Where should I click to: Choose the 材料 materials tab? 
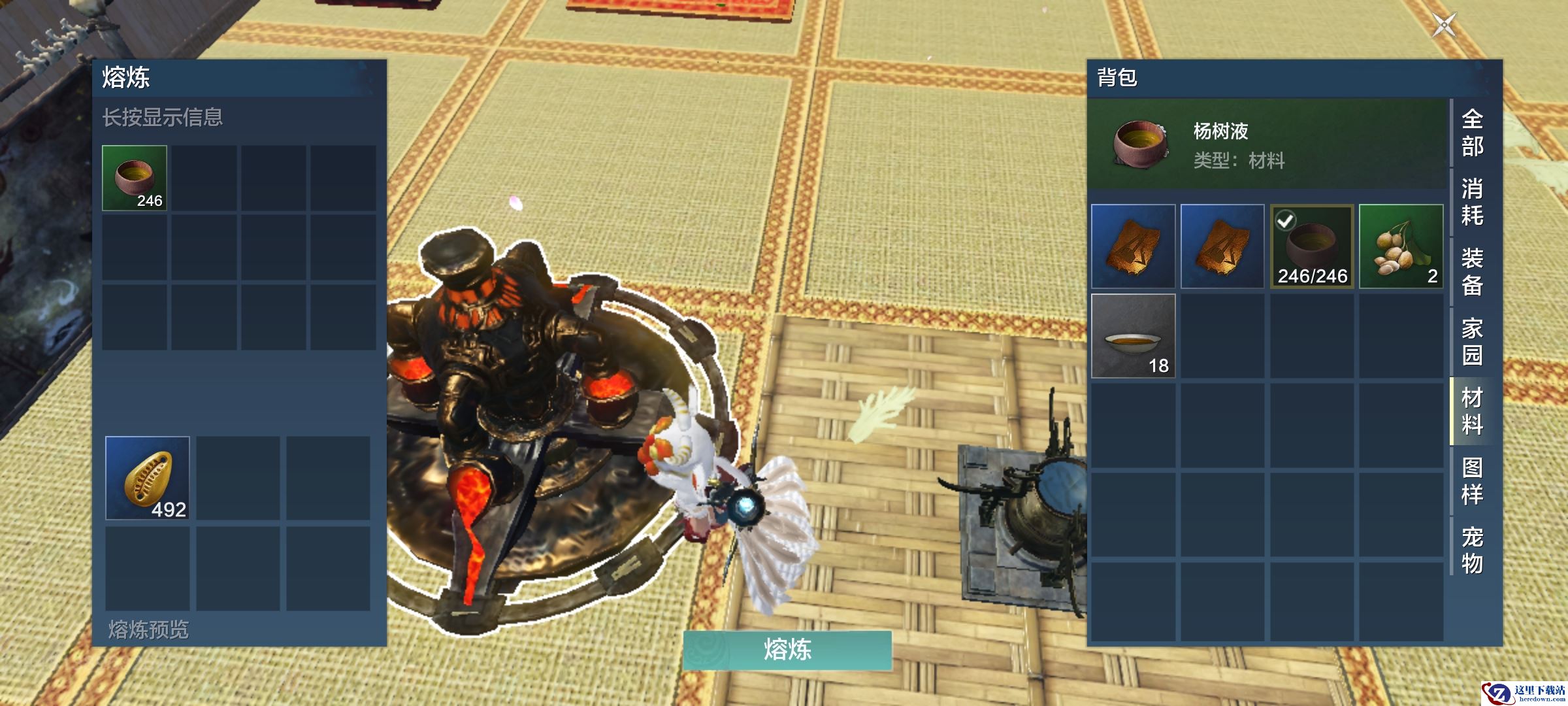[1472, 411]
